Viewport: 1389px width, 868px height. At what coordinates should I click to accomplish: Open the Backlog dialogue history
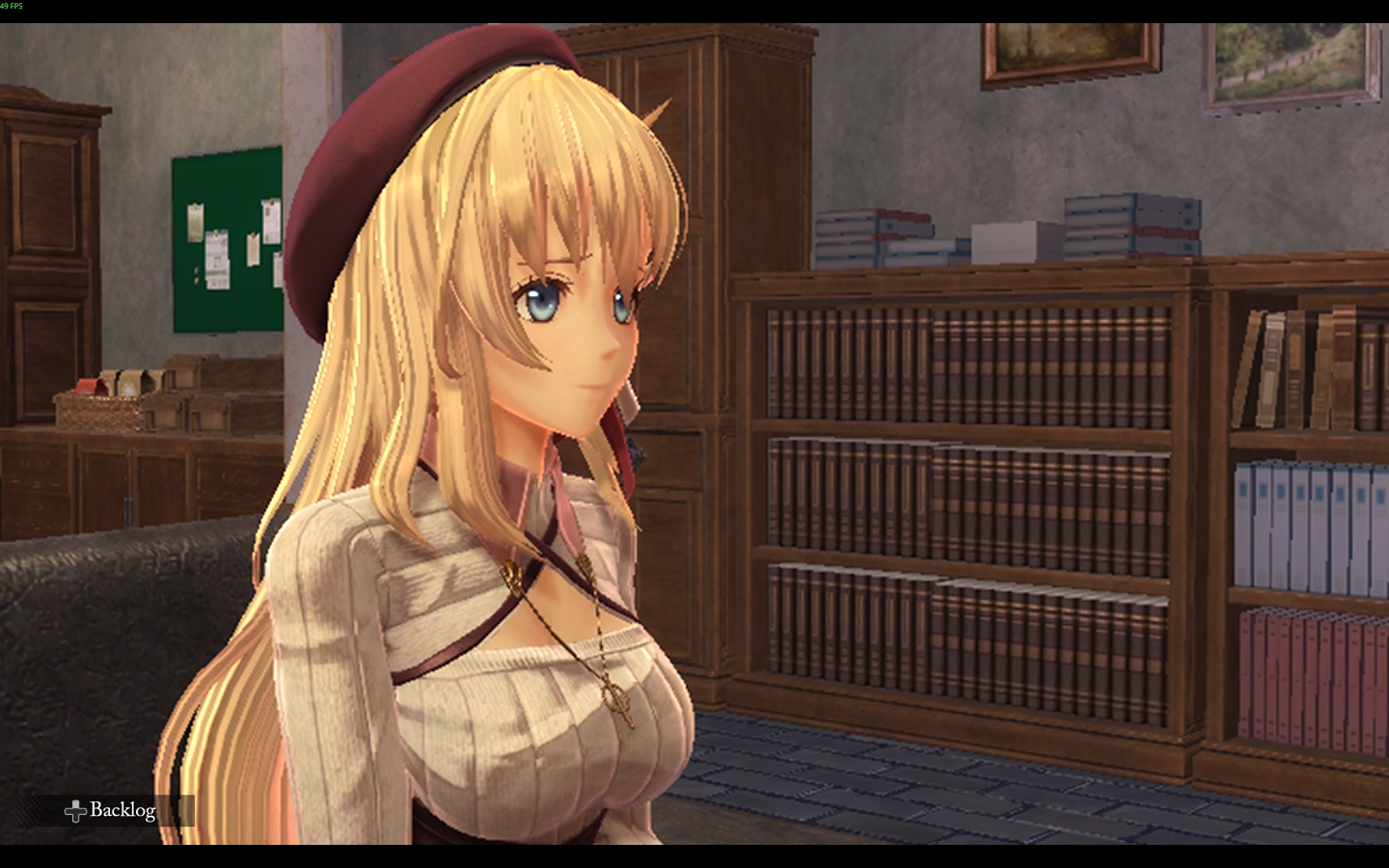pyautogui.click(x=112, y=810)
